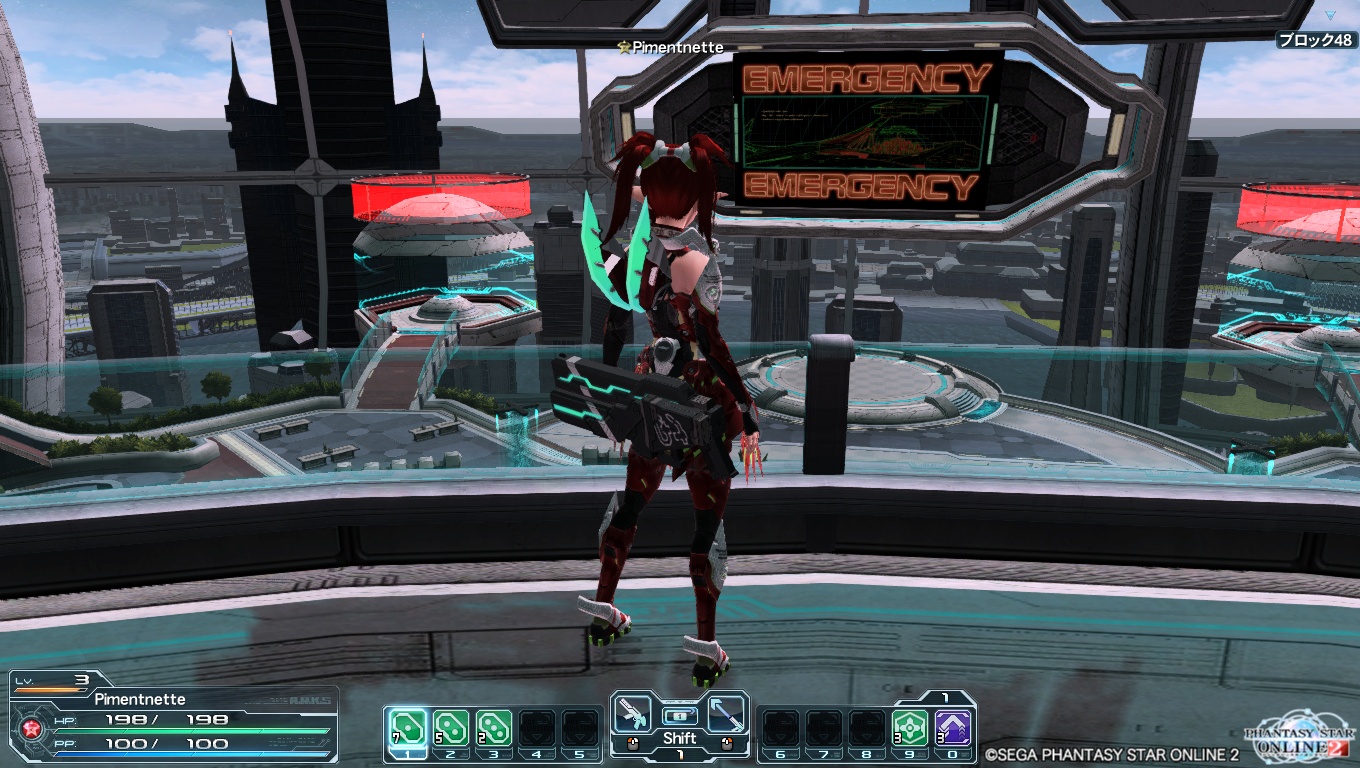Activate the green target item in slot 9
Screen dimensions: 1360x768
coord(910,728)
